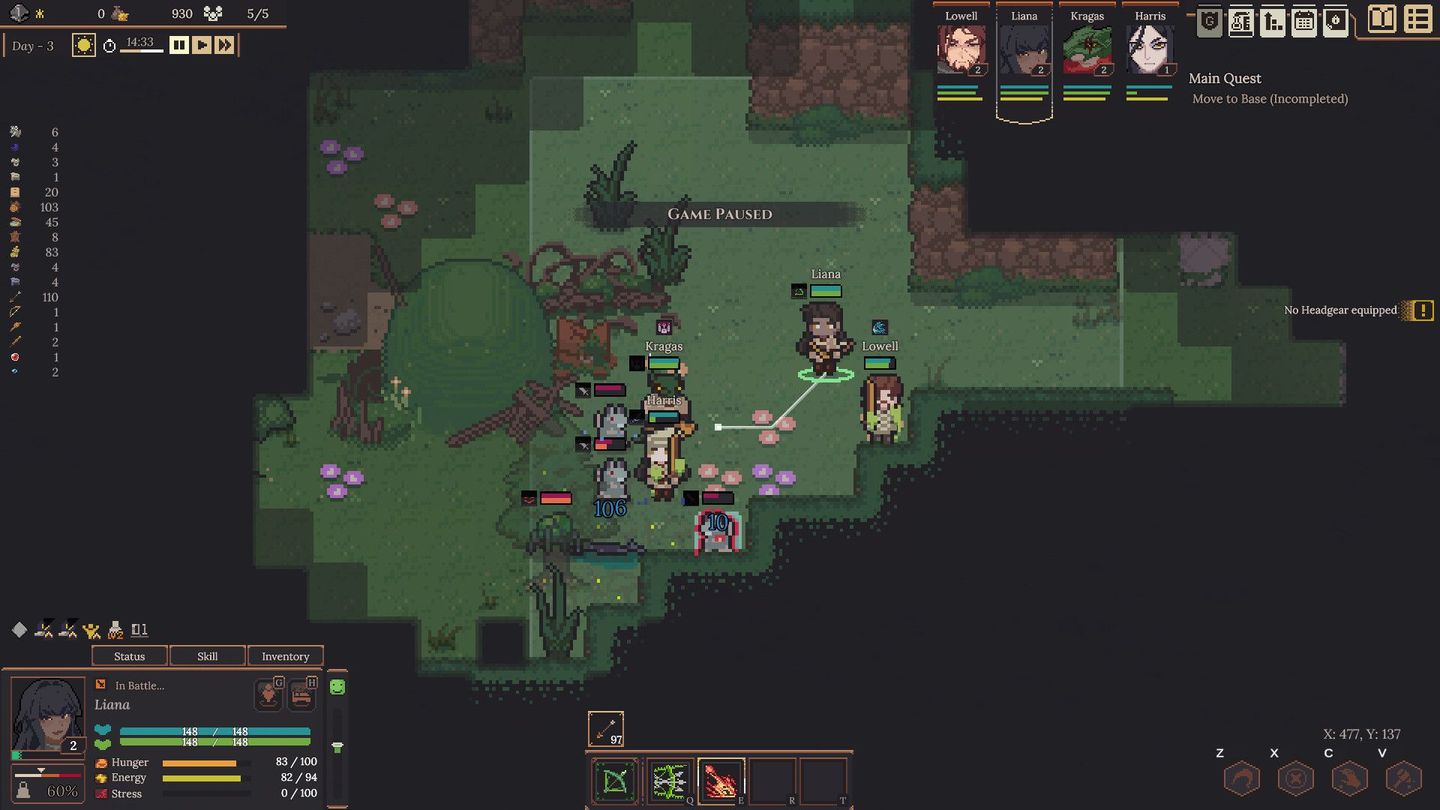Activate the fire arrow skill on slot E
This screenshot has width=1440, height=810.
click(x=722, y=781)
